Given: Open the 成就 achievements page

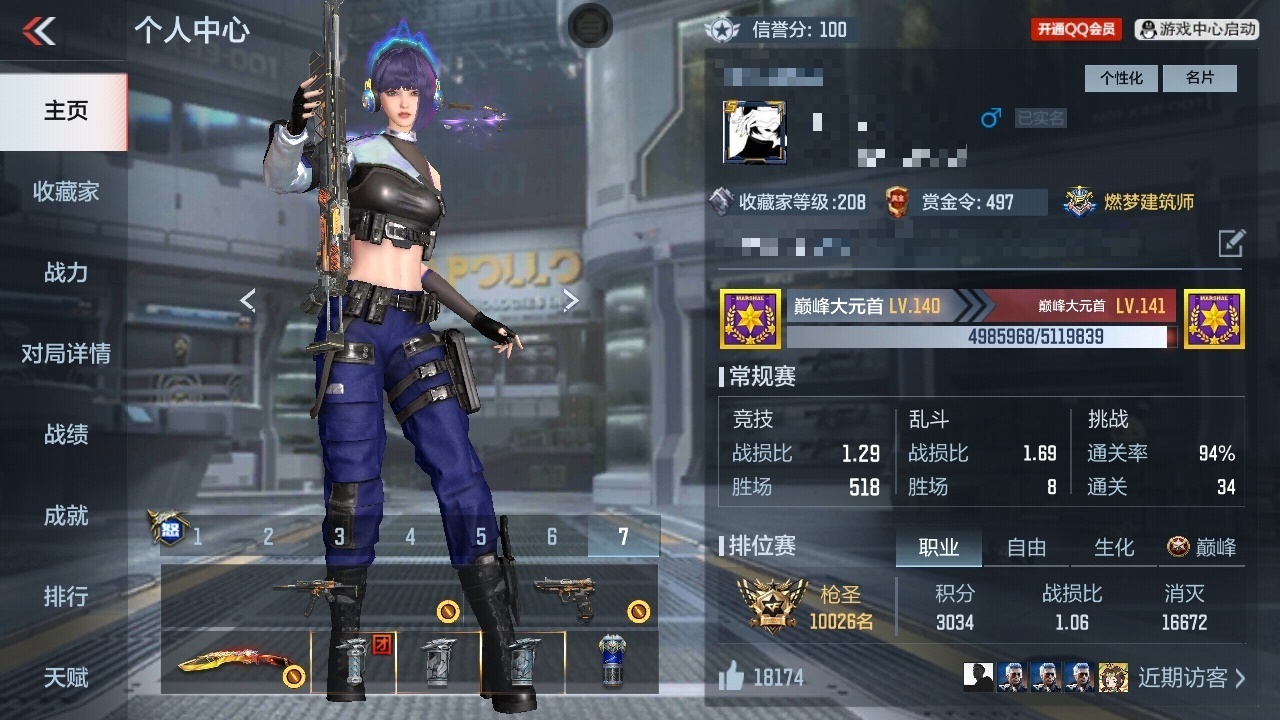Looking at the screenshot, I should [x=65, y=516].
